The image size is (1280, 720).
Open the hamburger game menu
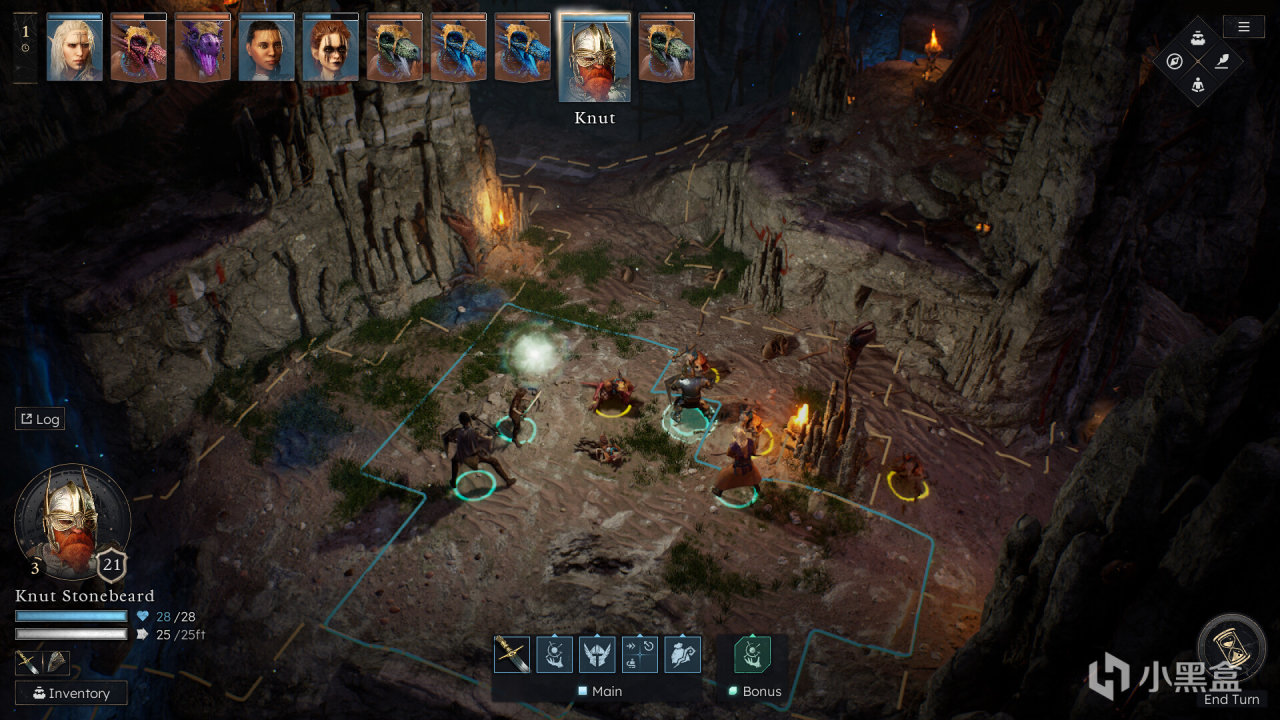pos(1243,27)
